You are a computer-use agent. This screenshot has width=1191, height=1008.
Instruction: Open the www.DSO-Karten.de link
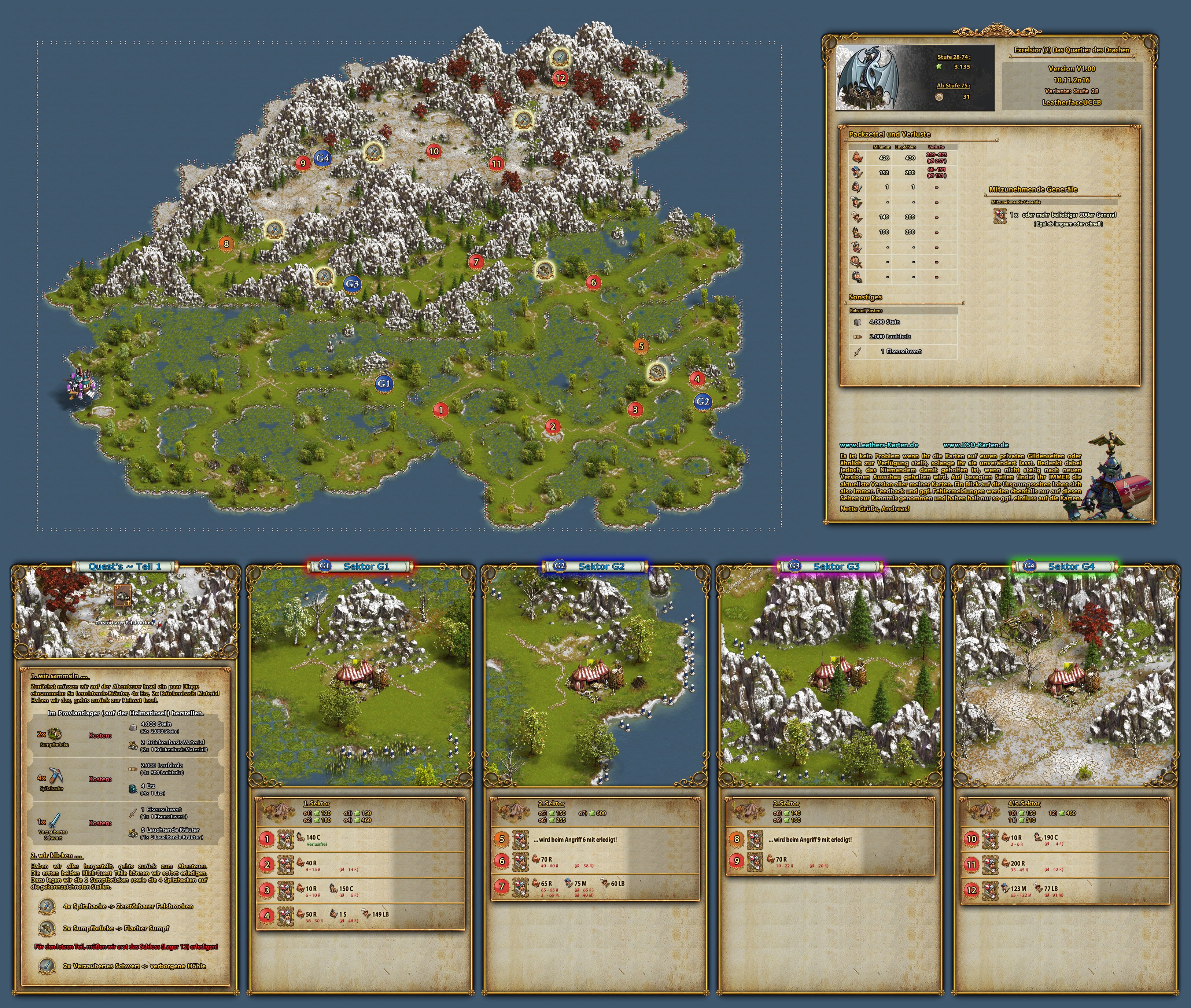976,445
